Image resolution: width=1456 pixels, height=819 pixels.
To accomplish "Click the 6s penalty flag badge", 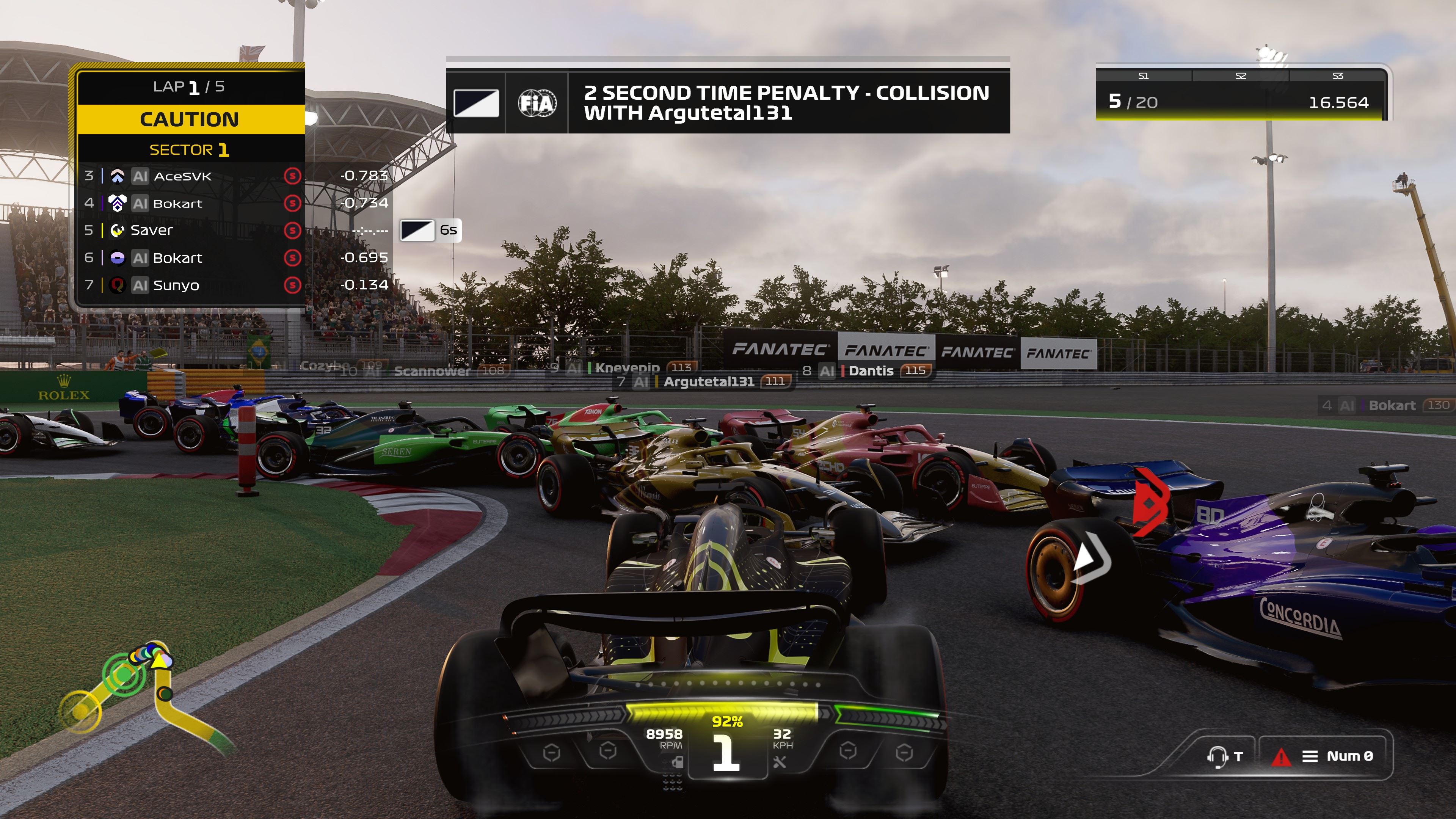I will (431, 231).
